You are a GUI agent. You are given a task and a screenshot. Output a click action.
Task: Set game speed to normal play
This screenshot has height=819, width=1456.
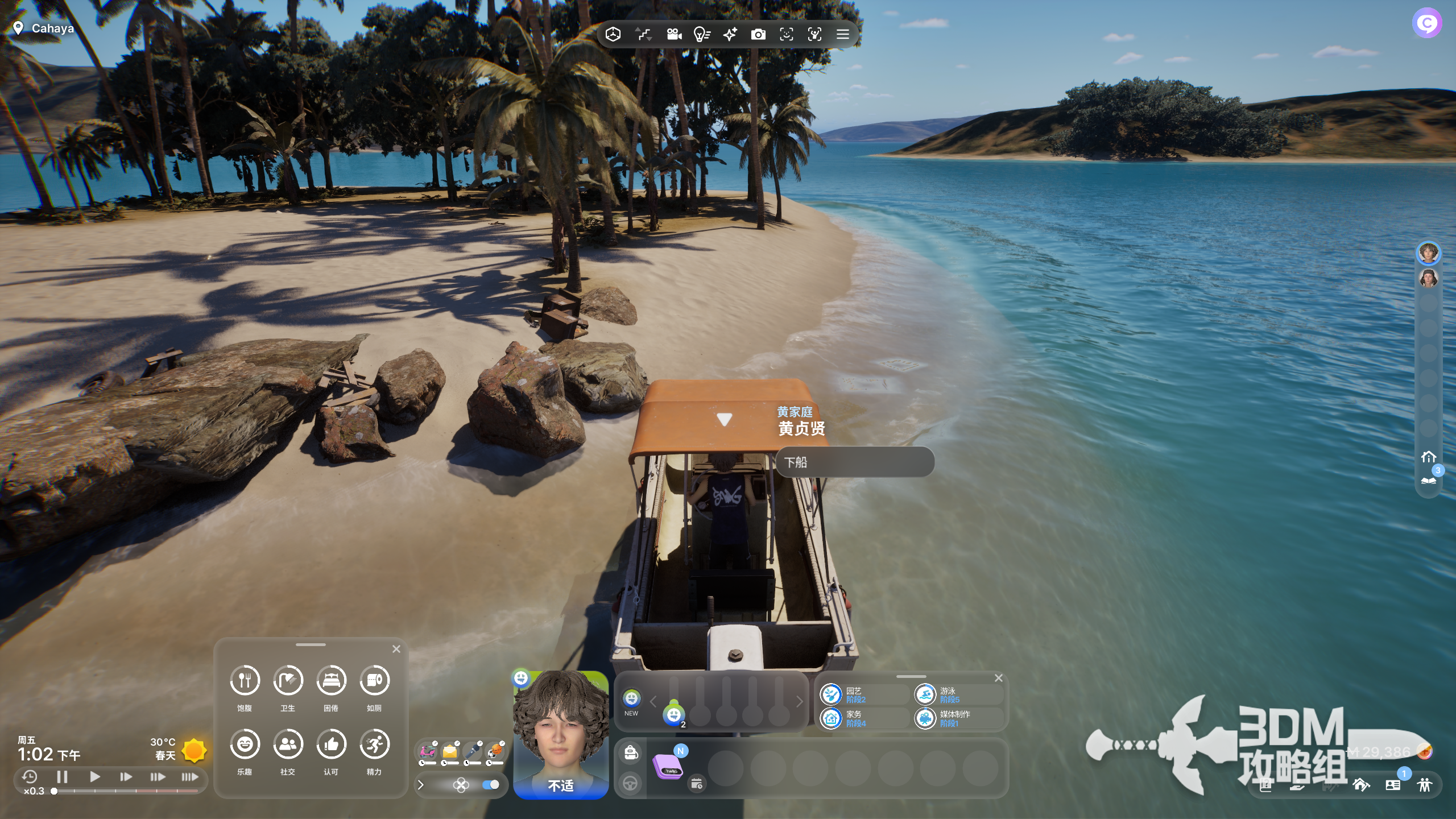[95, 776]
